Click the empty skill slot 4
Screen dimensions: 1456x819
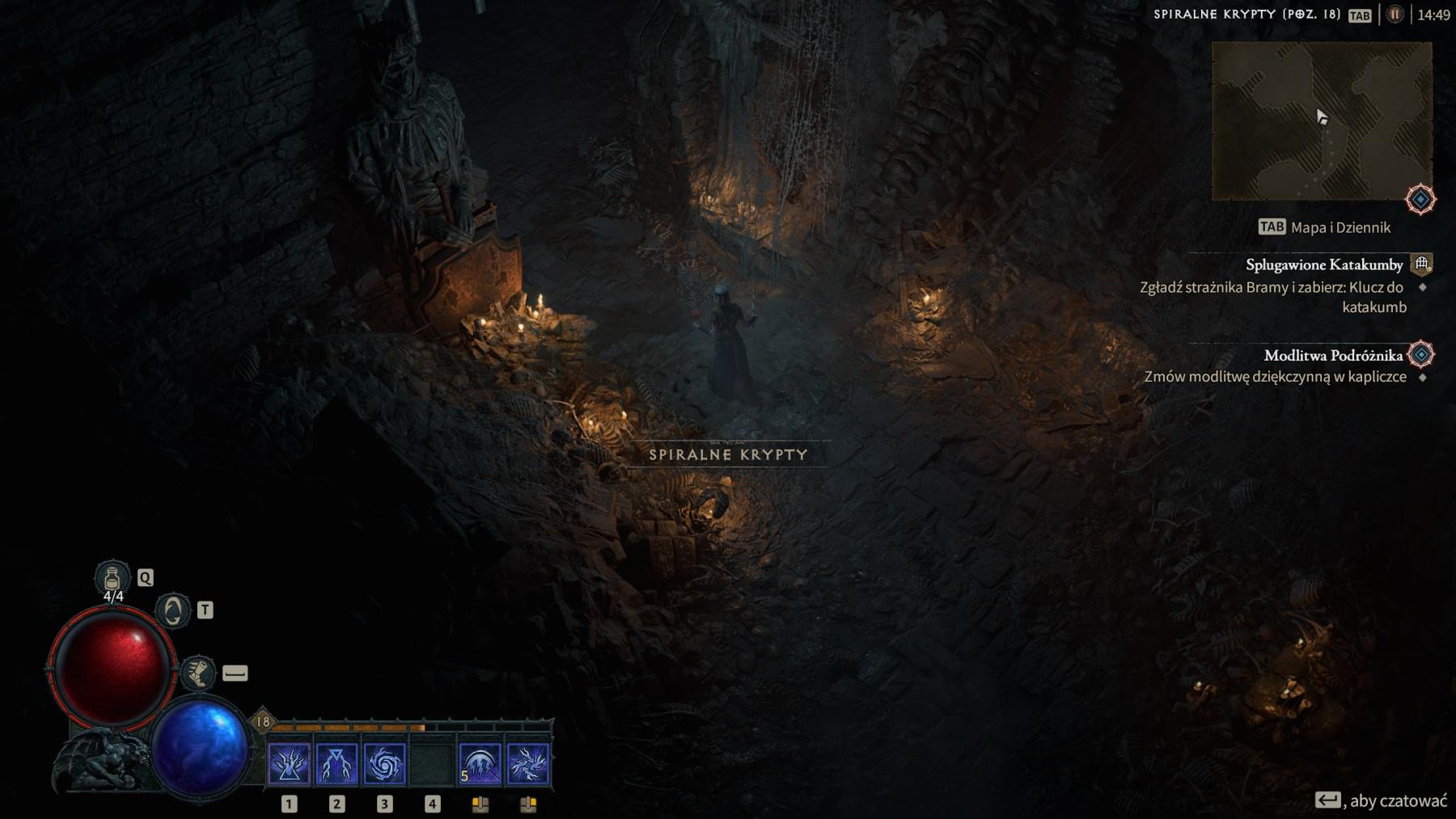431,761
